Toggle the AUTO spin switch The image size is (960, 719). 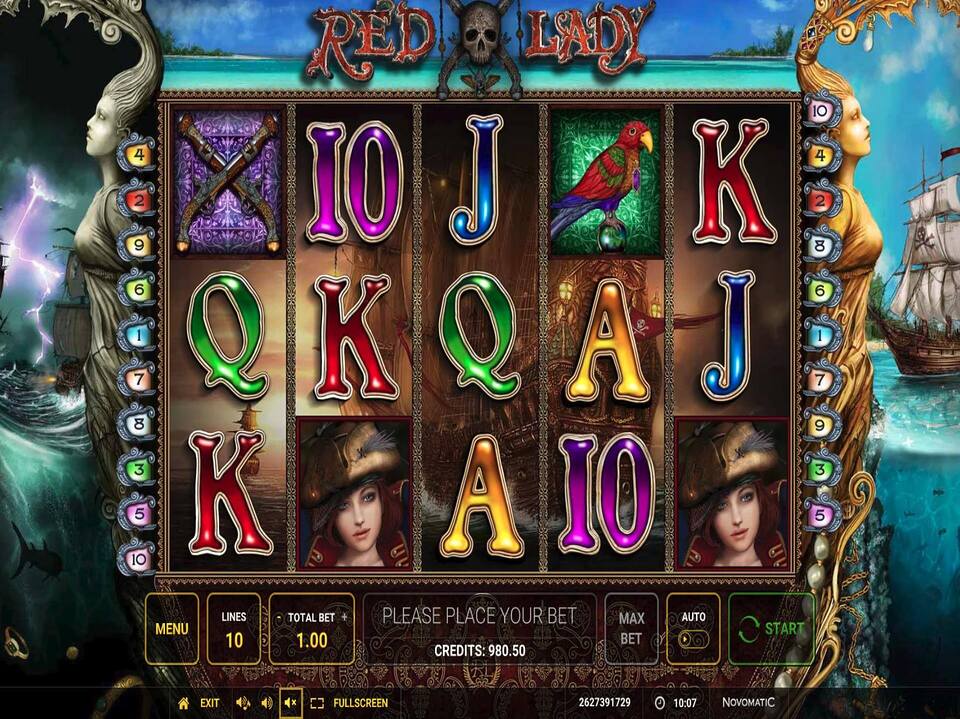pos(693,637)
